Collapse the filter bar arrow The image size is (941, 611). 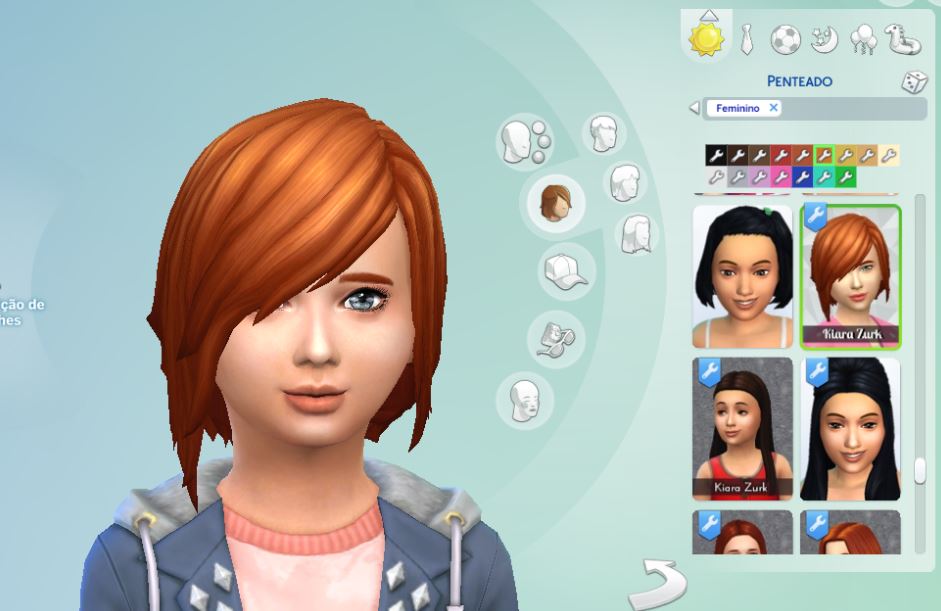point(694,107)
